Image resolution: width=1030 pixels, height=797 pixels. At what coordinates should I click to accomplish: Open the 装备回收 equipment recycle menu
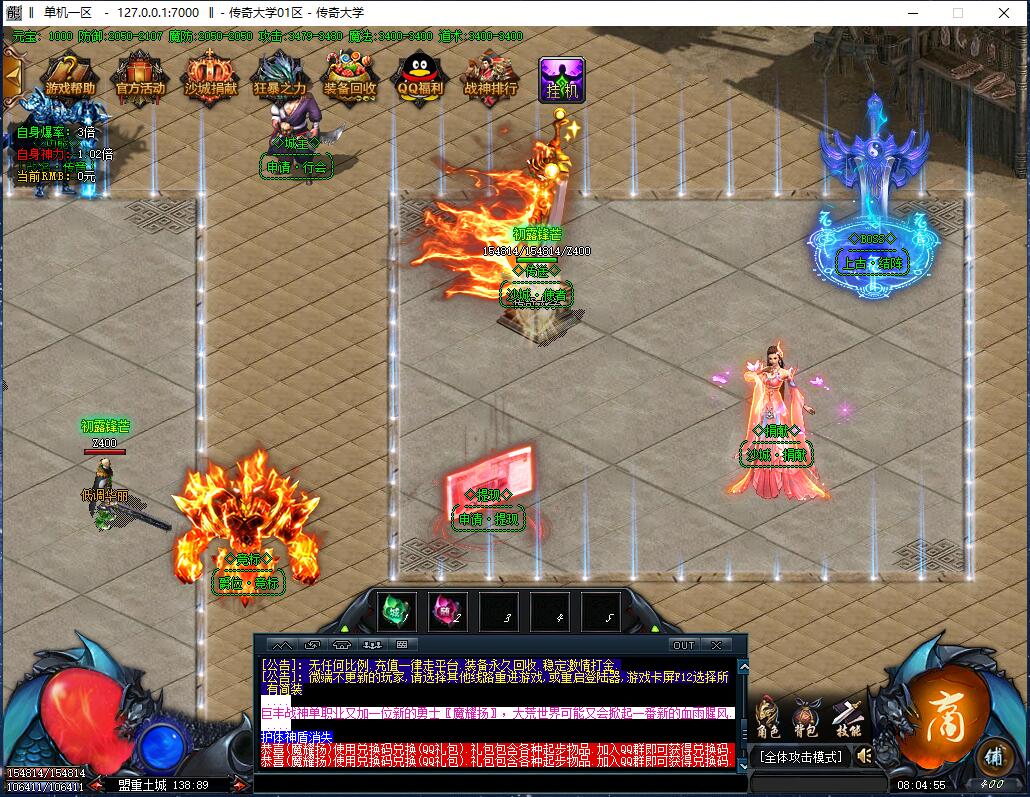pyautogui.click(x=350, y=76)
